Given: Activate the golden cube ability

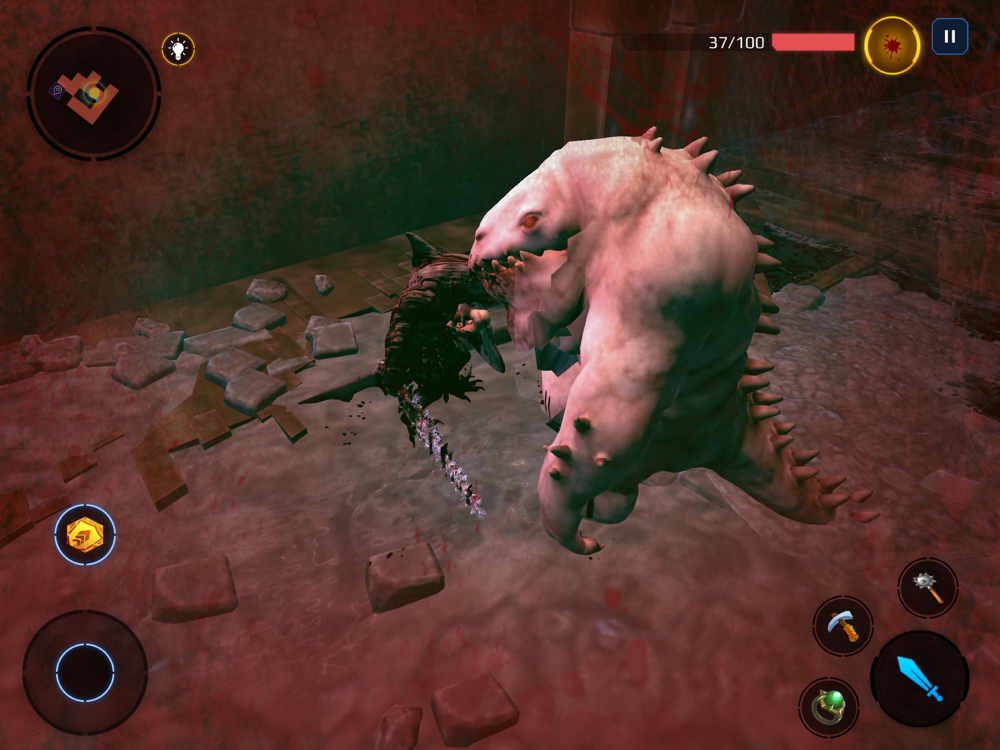Looking at the screenshot, I should click(85, 534).
